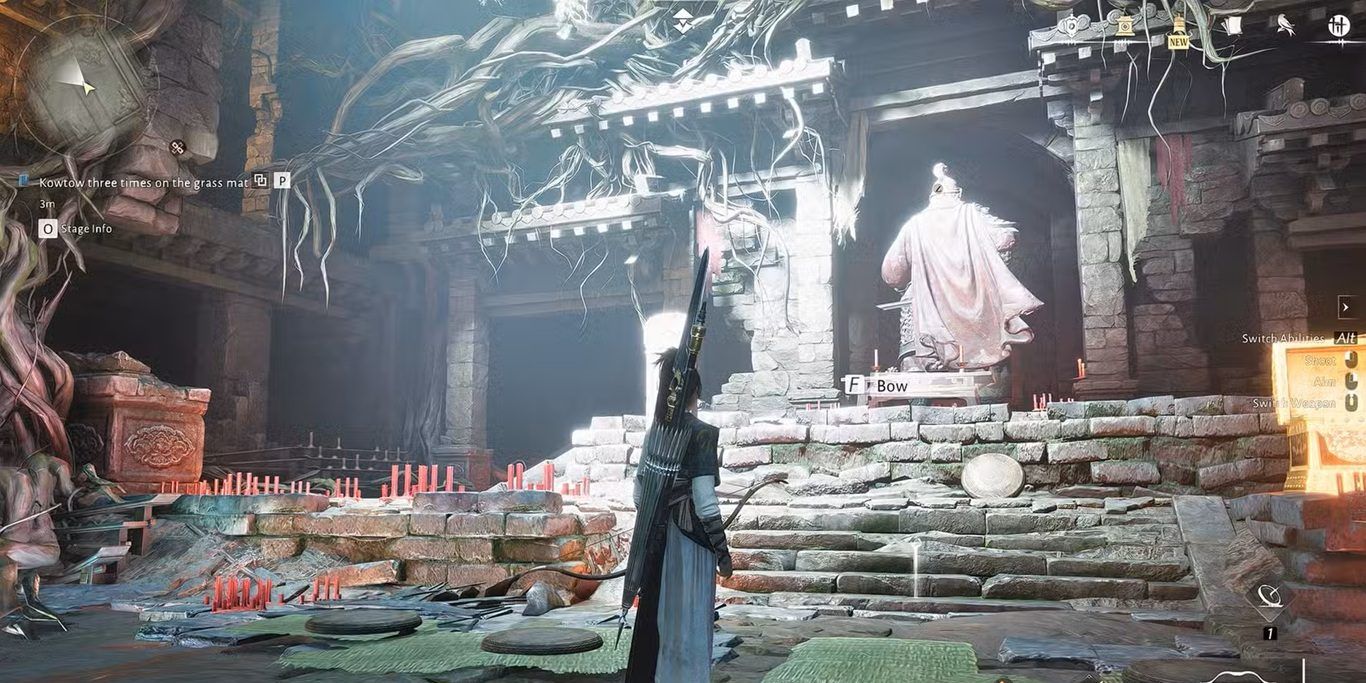The height and width of the screenshot is (683, 1366).
Task: Open the bird icon menu
Action: pyautogui.click(x=1286, y=26)
